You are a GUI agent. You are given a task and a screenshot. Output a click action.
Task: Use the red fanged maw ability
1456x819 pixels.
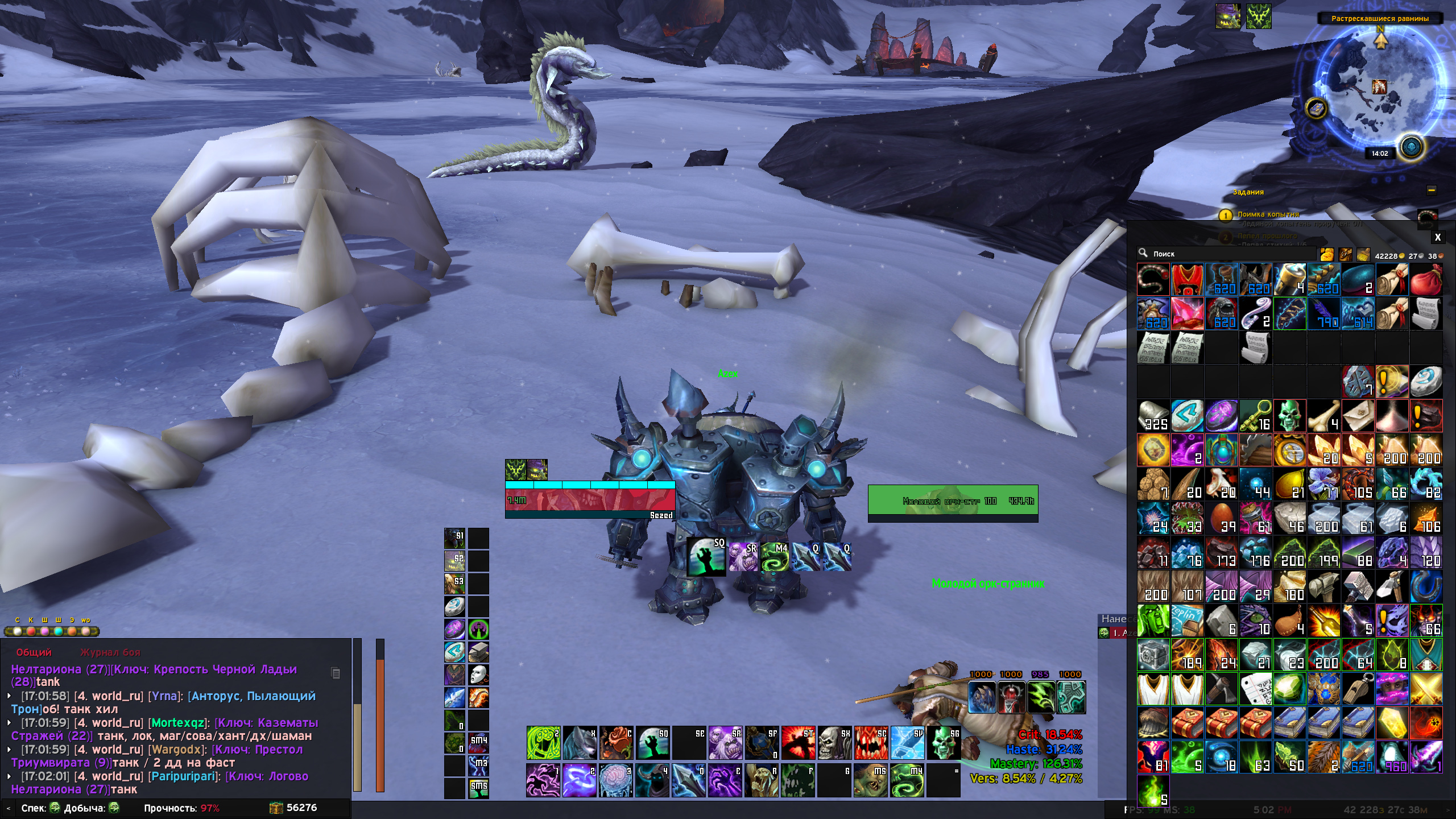(871, 743)
